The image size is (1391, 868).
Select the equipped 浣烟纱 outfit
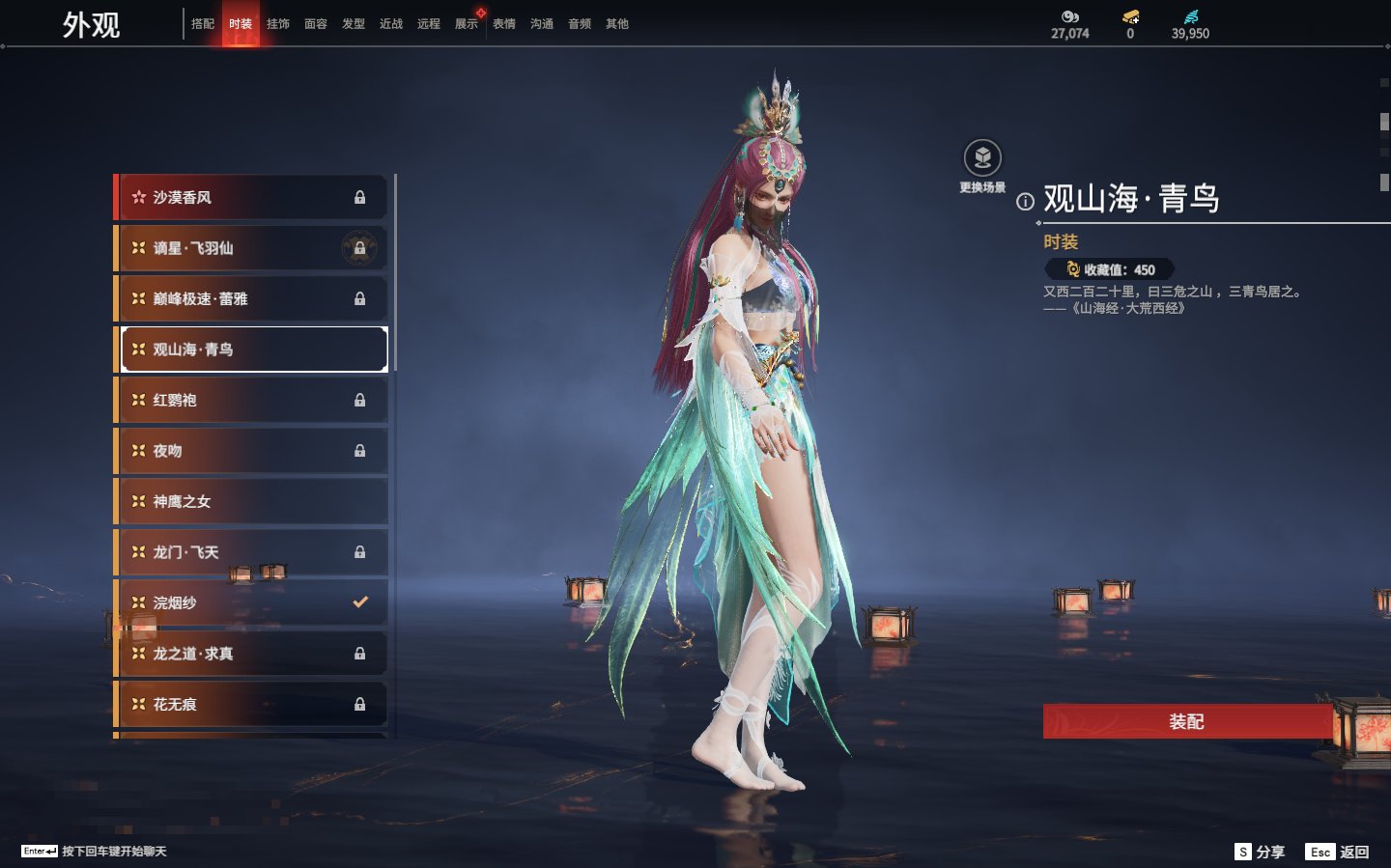pos(251,602)
